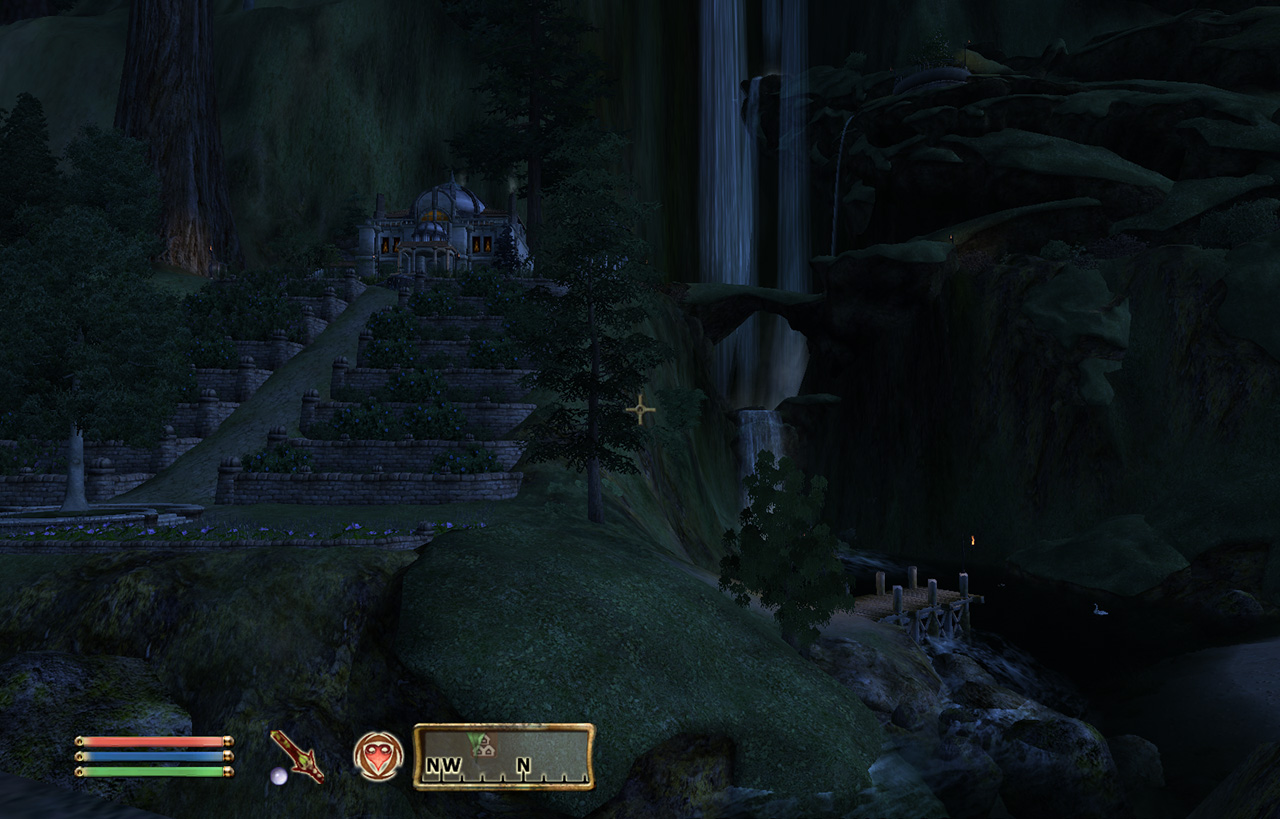Select the equipped red sword icon
This screenshot has height=819, width=1280.
pyautogui.click(x=297, y=756)
